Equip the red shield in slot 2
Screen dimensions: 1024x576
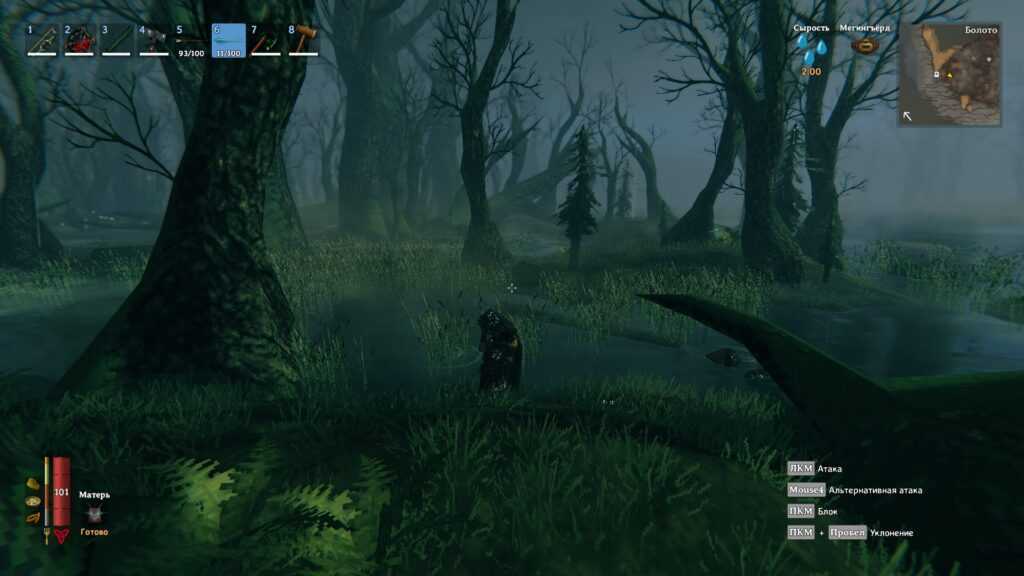[x=79, y=40]
